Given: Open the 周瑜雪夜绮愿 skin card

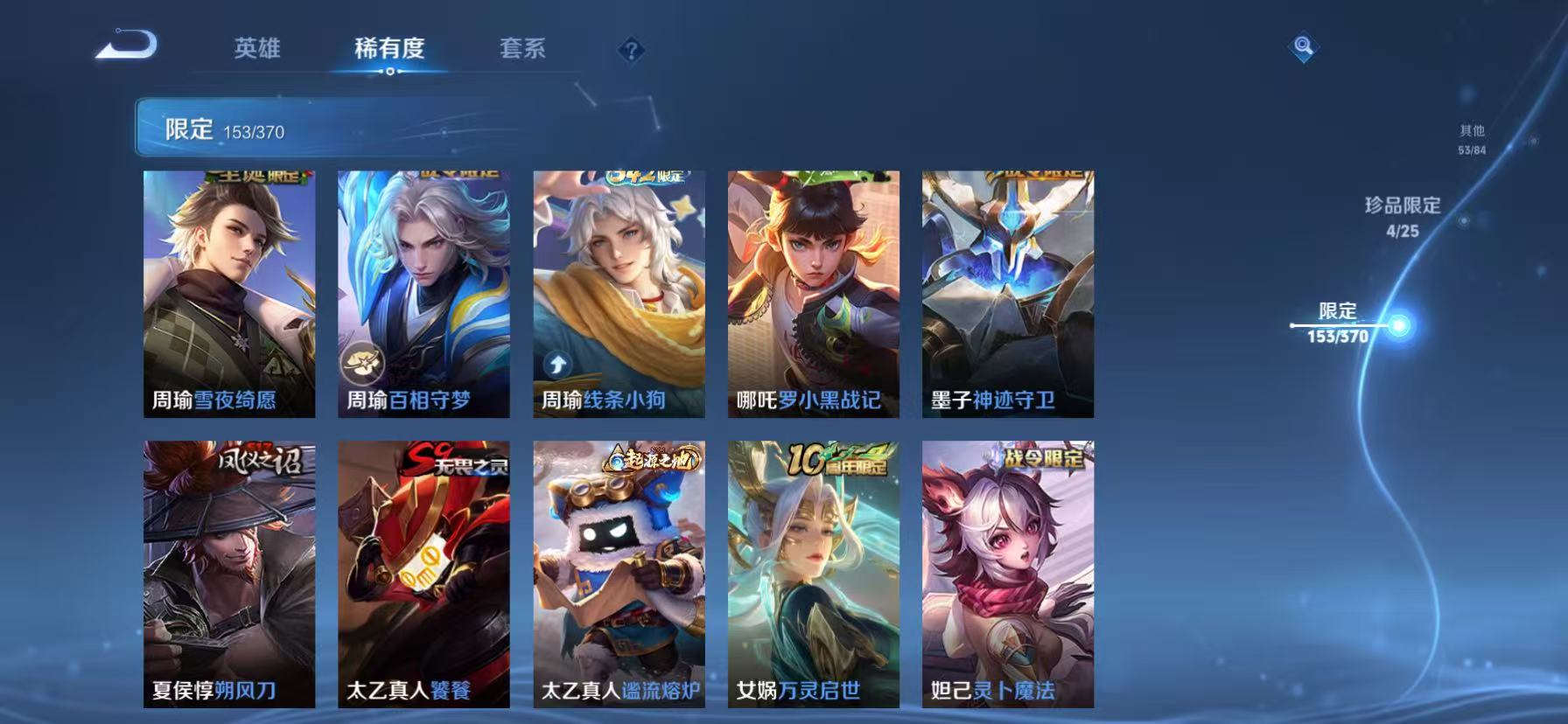Looking at the screenshot, I should coord(228,293).
